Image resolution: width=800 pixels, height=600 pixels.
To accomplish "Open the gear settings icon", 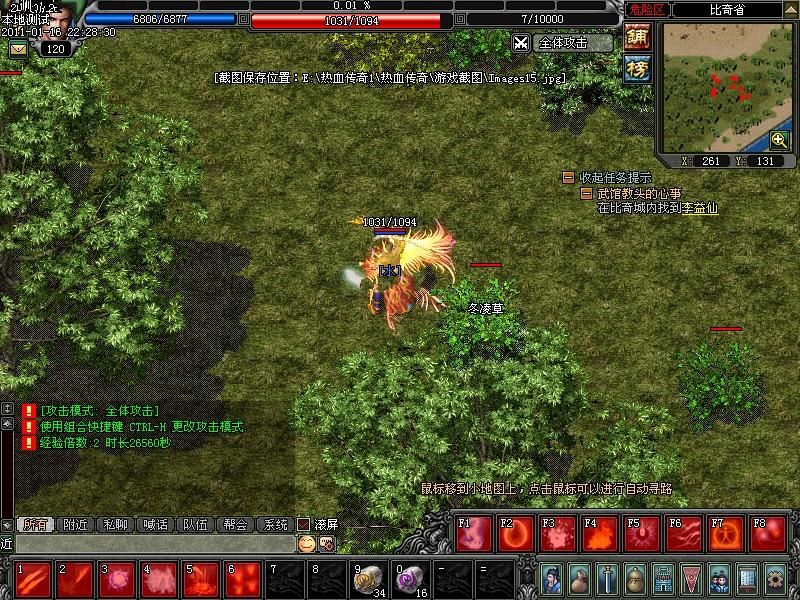I will click(775, 578).
